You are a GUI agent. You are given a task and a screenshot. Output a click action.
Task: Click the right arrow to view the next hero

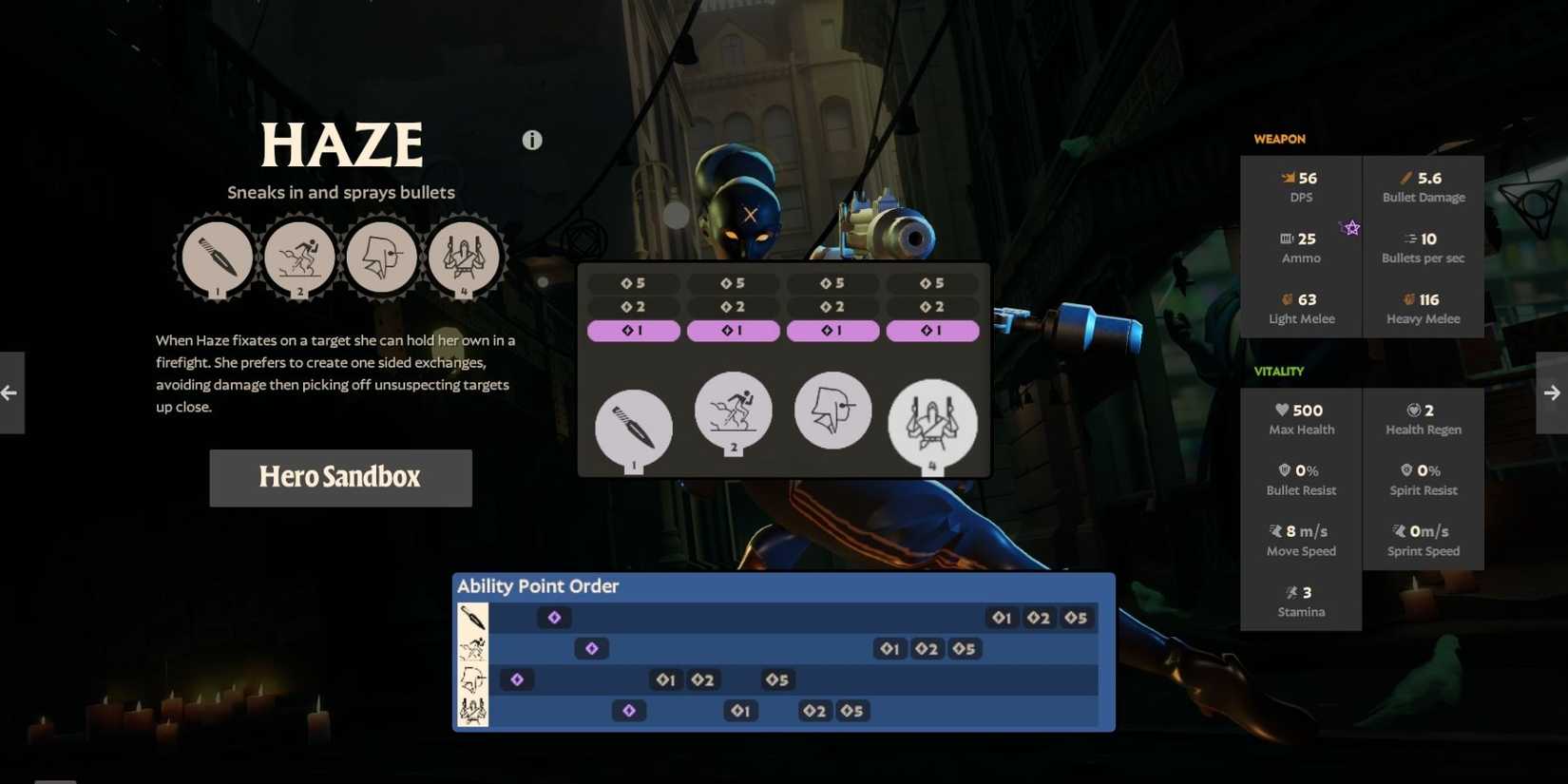[x=1552, y=392]
